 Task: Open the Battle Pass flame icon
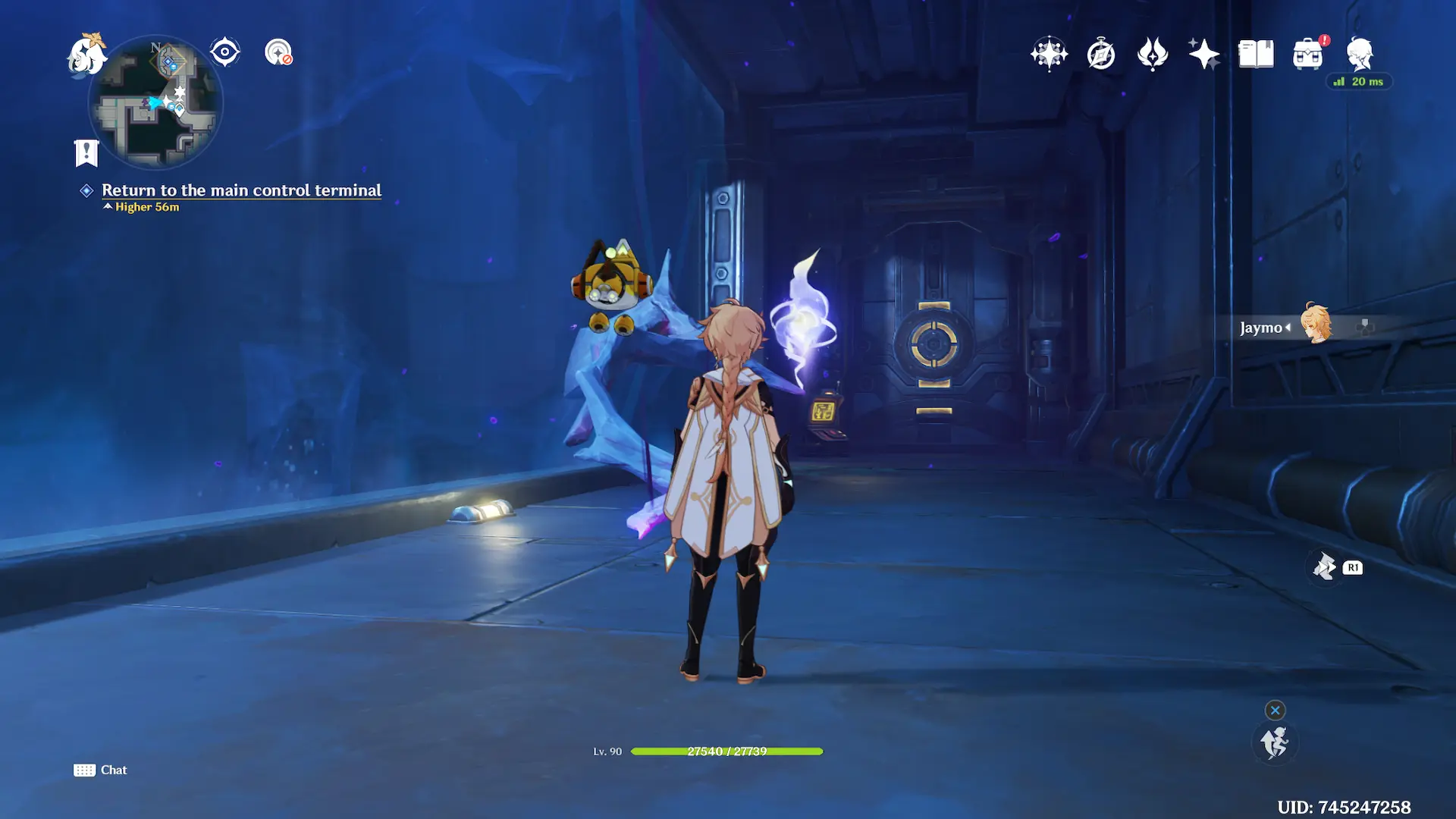point(1152,54)
